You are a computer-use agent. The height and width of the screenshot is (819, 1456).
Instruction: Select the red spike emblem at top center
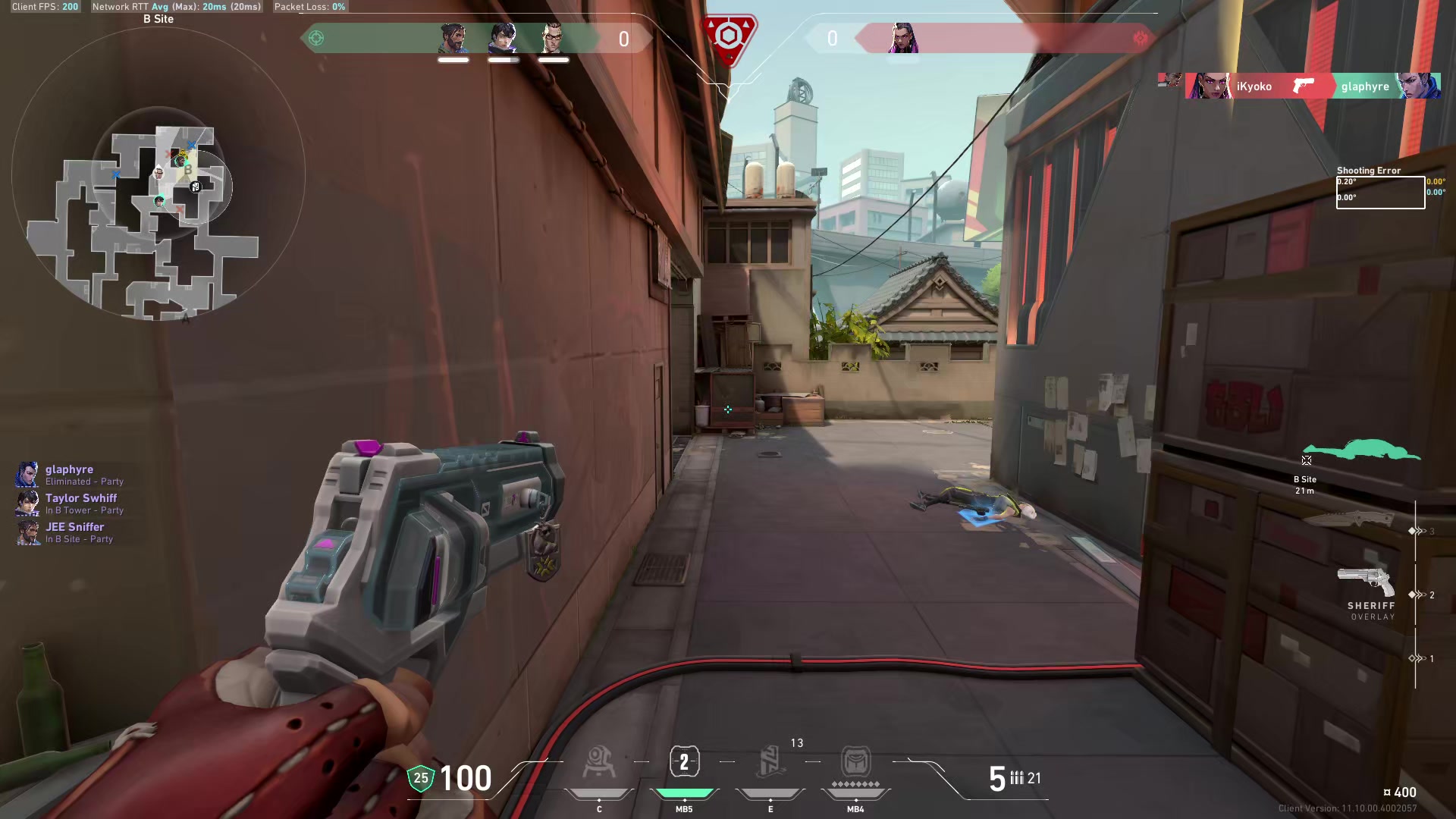[x=729, y=38]
